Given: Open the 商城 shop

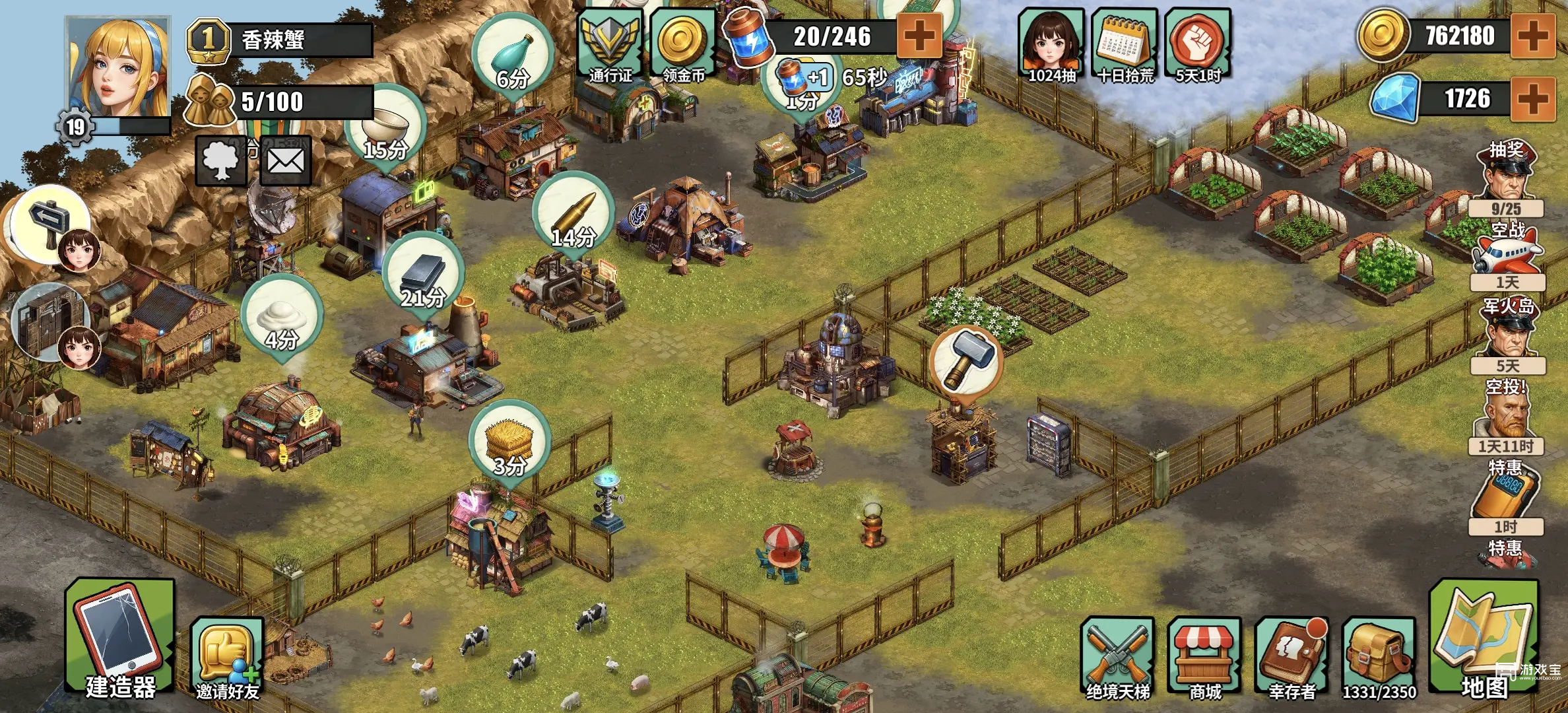Looking at the screenshot, I should pyautogui.click(x=1204, y=658).
